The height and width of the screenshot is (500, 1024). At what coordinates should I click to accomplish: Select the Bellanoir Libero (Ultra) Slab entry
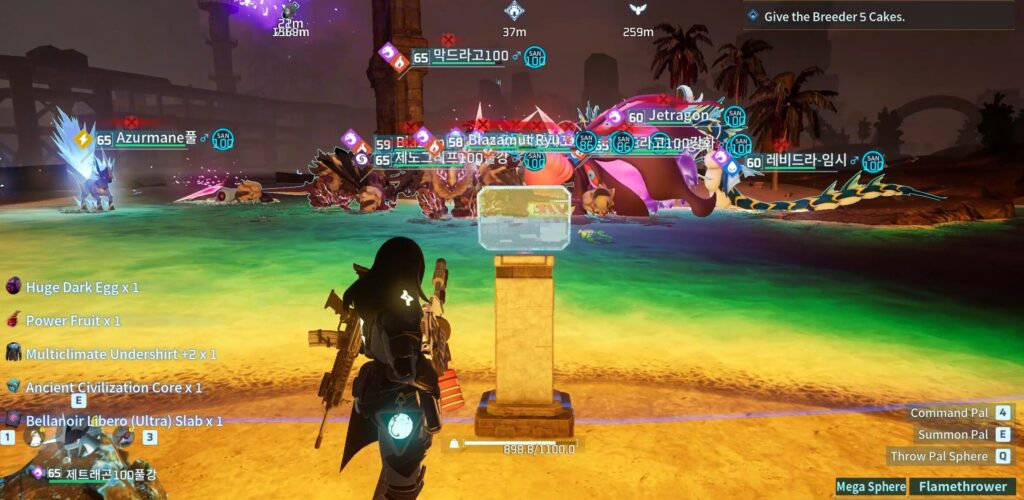click(x=123, y=420)
